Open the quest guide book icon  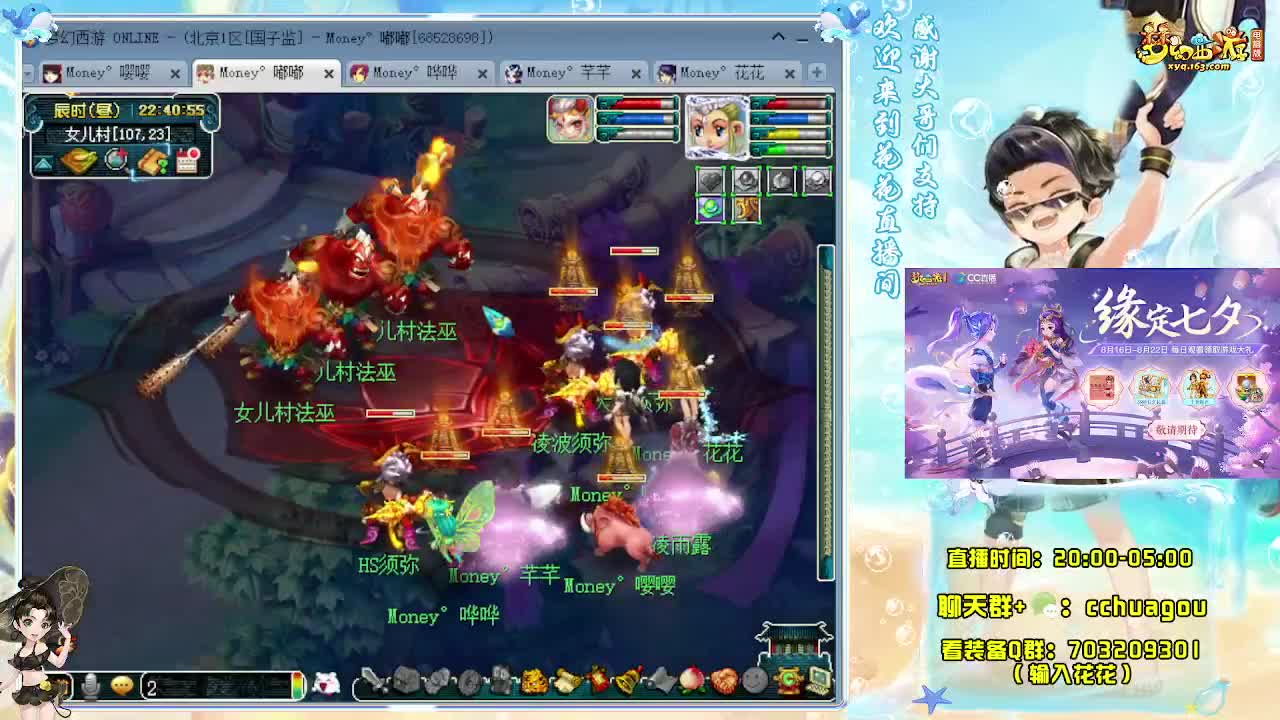[x=153, y=161]
